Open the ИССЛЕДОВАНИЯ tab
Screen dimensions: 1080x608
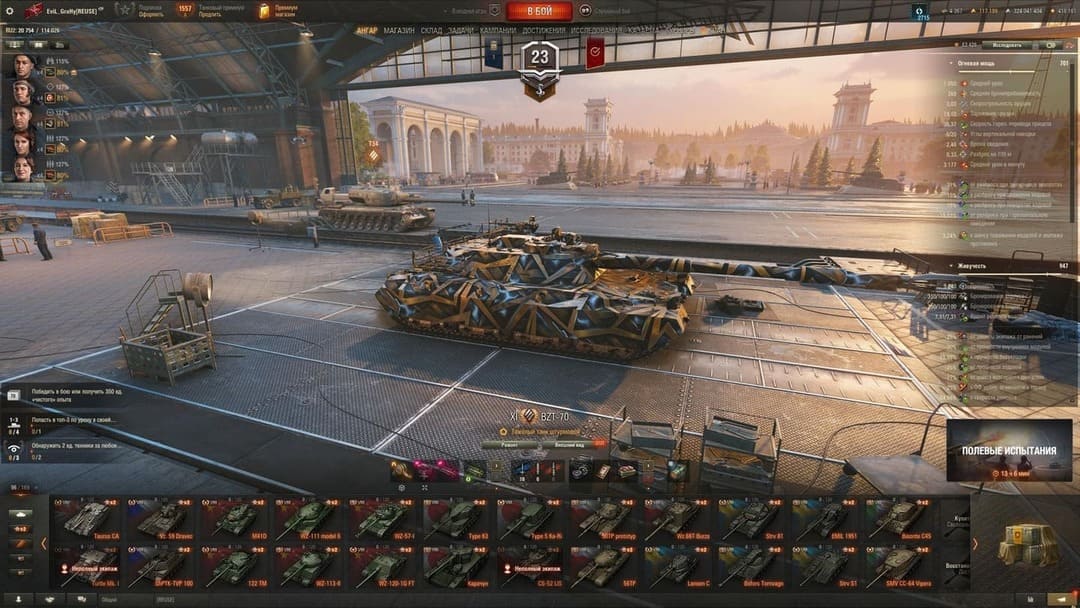click(x=596, y=31)
